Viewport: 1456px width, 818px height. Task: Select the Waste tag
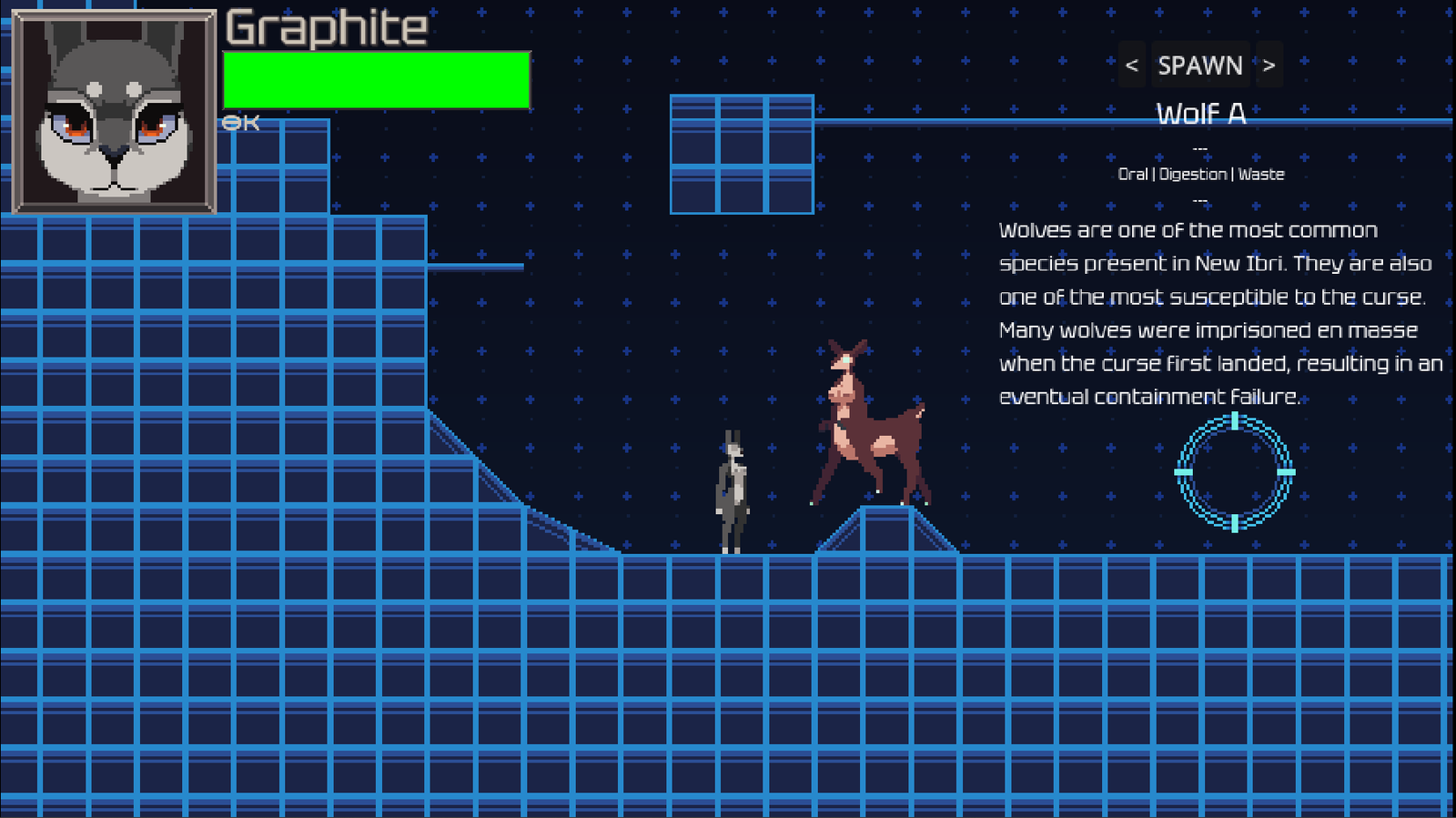point(1263,174)
